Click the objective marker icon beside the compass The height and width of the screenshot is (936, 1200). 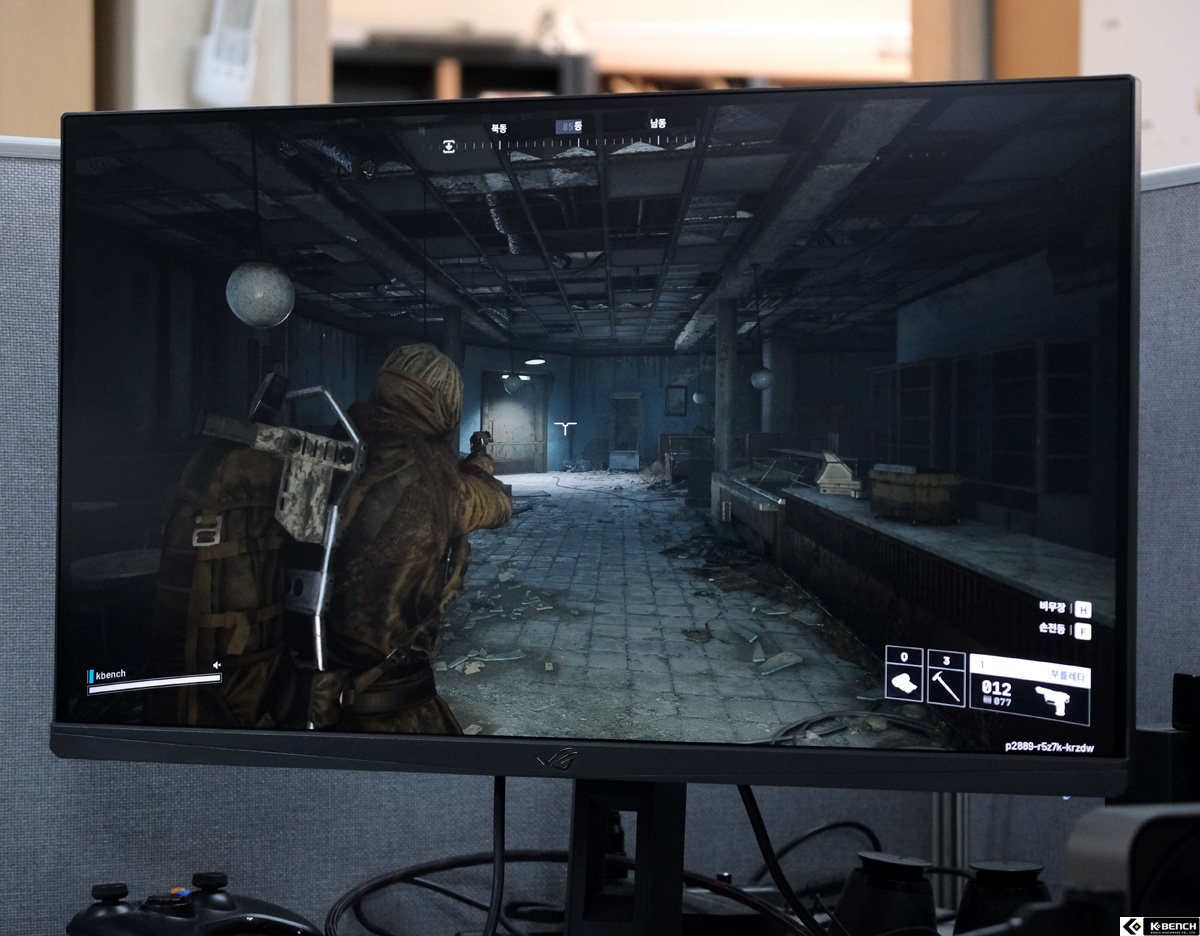tap(449, 146)
